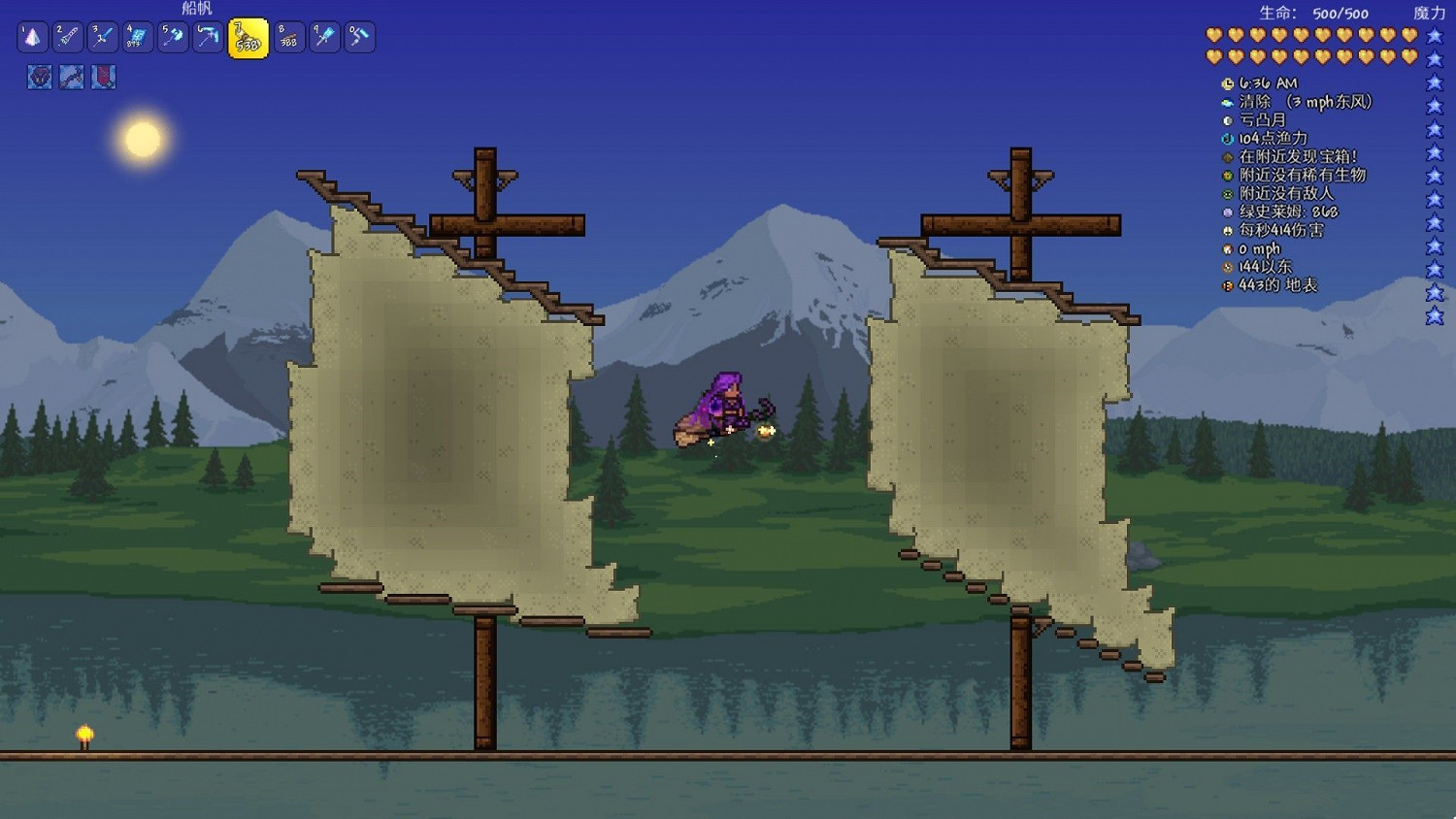The width and height of the screenshot is (1456, 819).
Task: Click the leftmost equipment icon under the hotbar
Action: click(39, 78)
